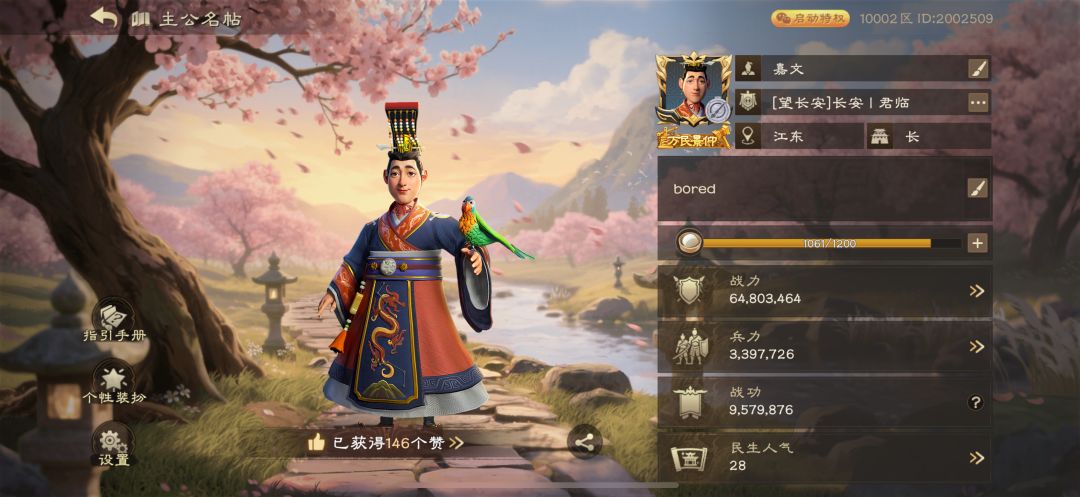Add stamina with the plus button
Image resolution: width=1080 pixels, height=497 pixels.
tap(977, 243)
